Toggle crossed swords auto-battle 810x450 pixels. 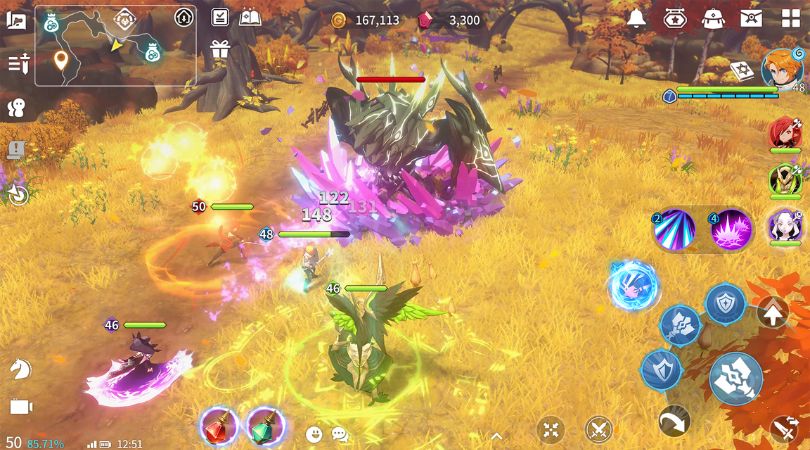click(598, 430)
